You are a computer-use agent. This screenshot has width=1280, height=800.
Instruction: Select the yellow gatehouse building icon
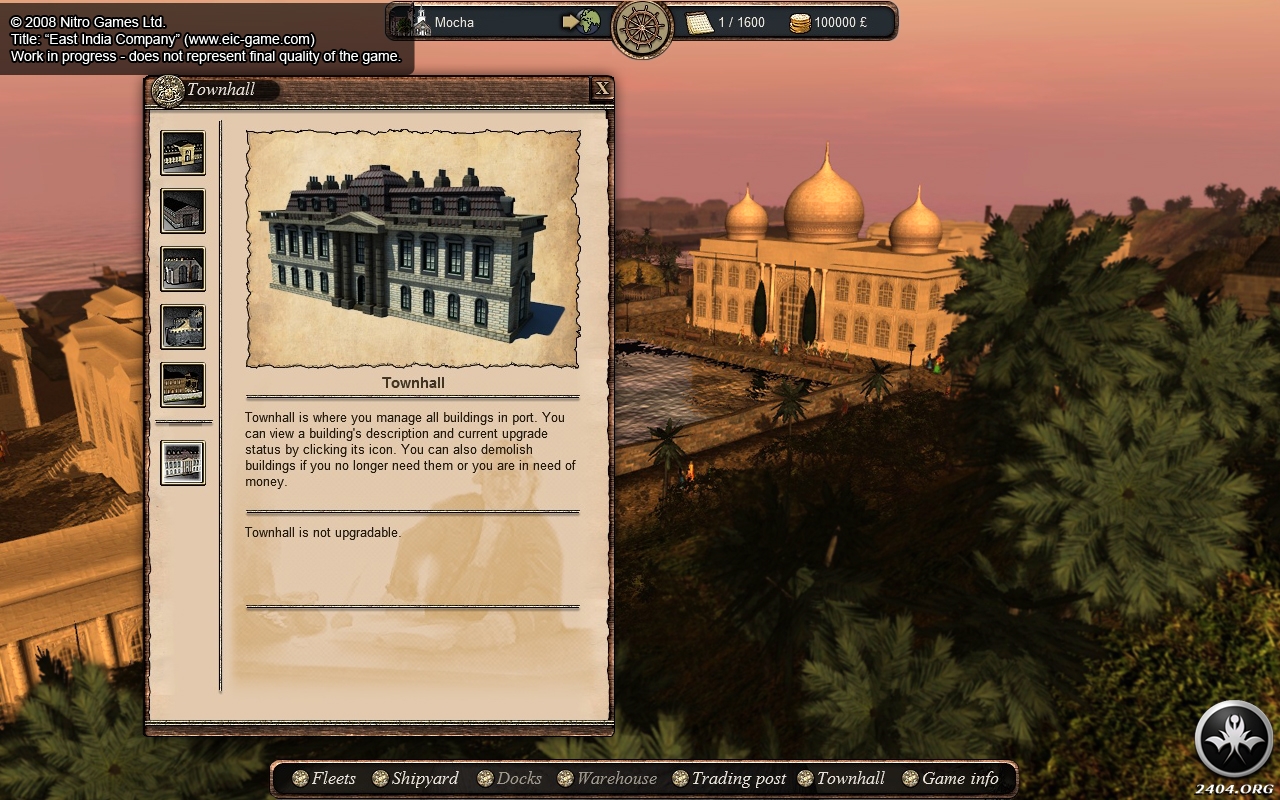[183, 153]
